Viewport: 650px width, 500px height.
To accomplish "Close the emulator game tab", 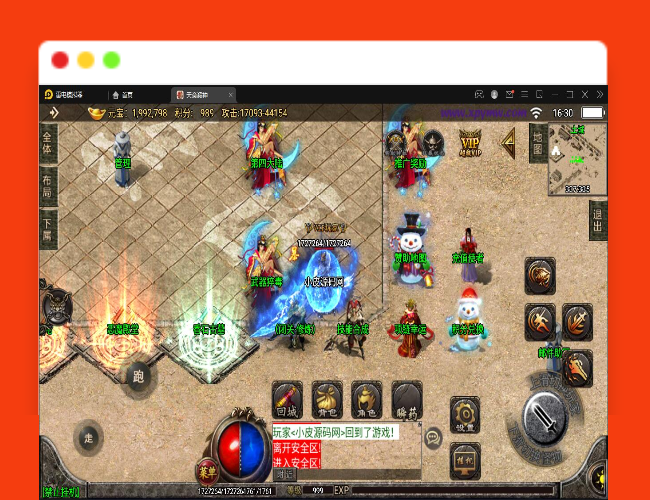I will pos(230,94).
